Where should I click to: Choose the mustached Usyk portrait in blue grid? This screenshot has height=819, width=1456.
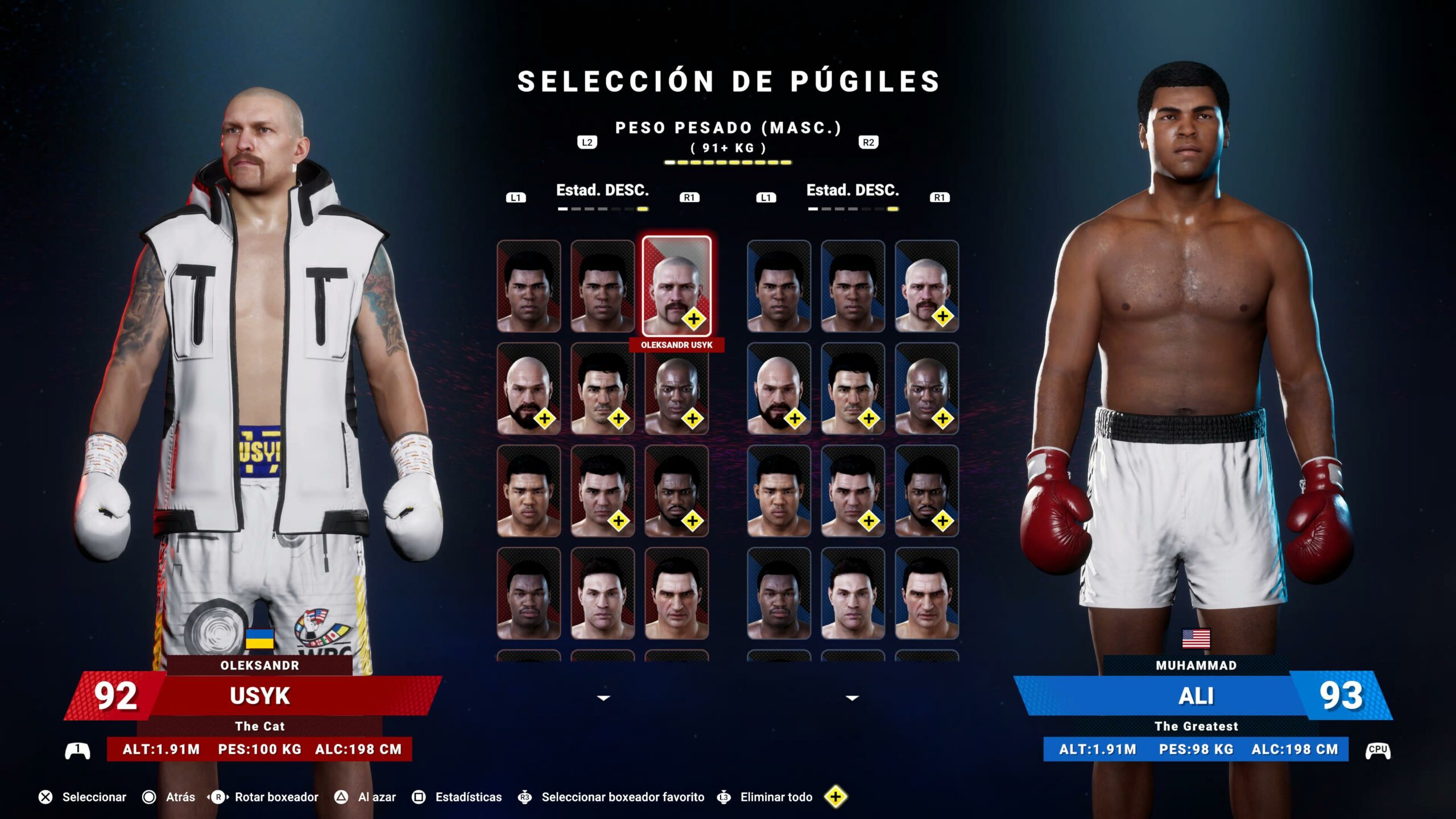click(x=926, y=286)
